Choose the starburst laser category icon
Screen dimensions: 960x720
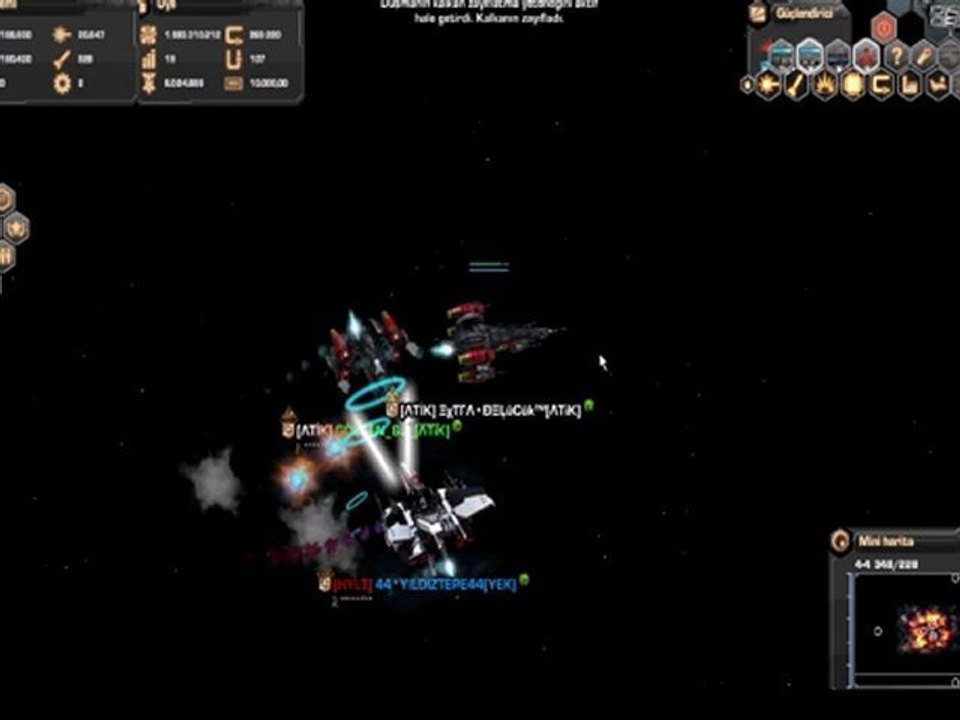click(x=769, y=85)
